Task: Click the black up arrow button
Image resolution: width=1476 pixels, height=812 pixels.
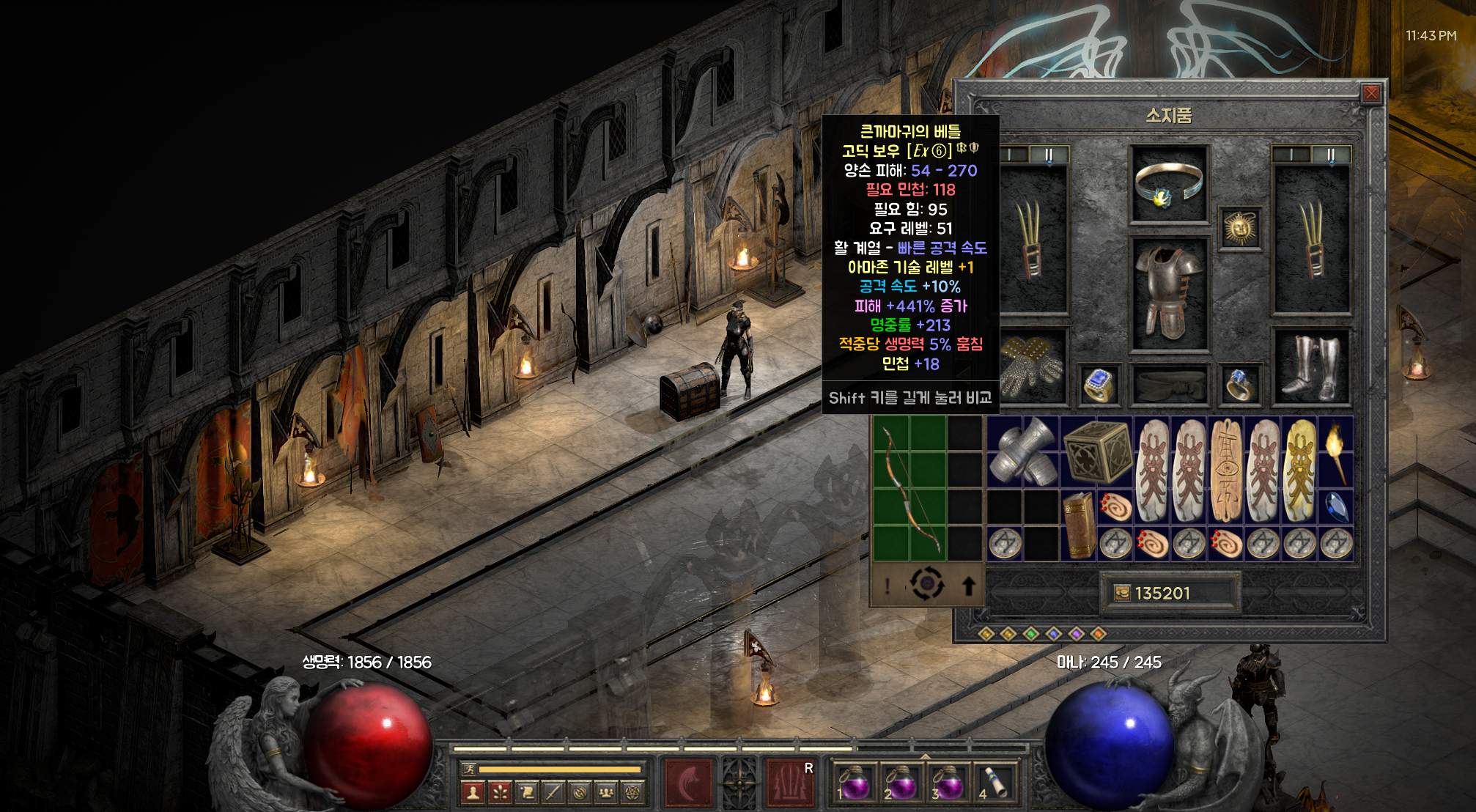Action: pyautogui.click(x=968, y=586)
